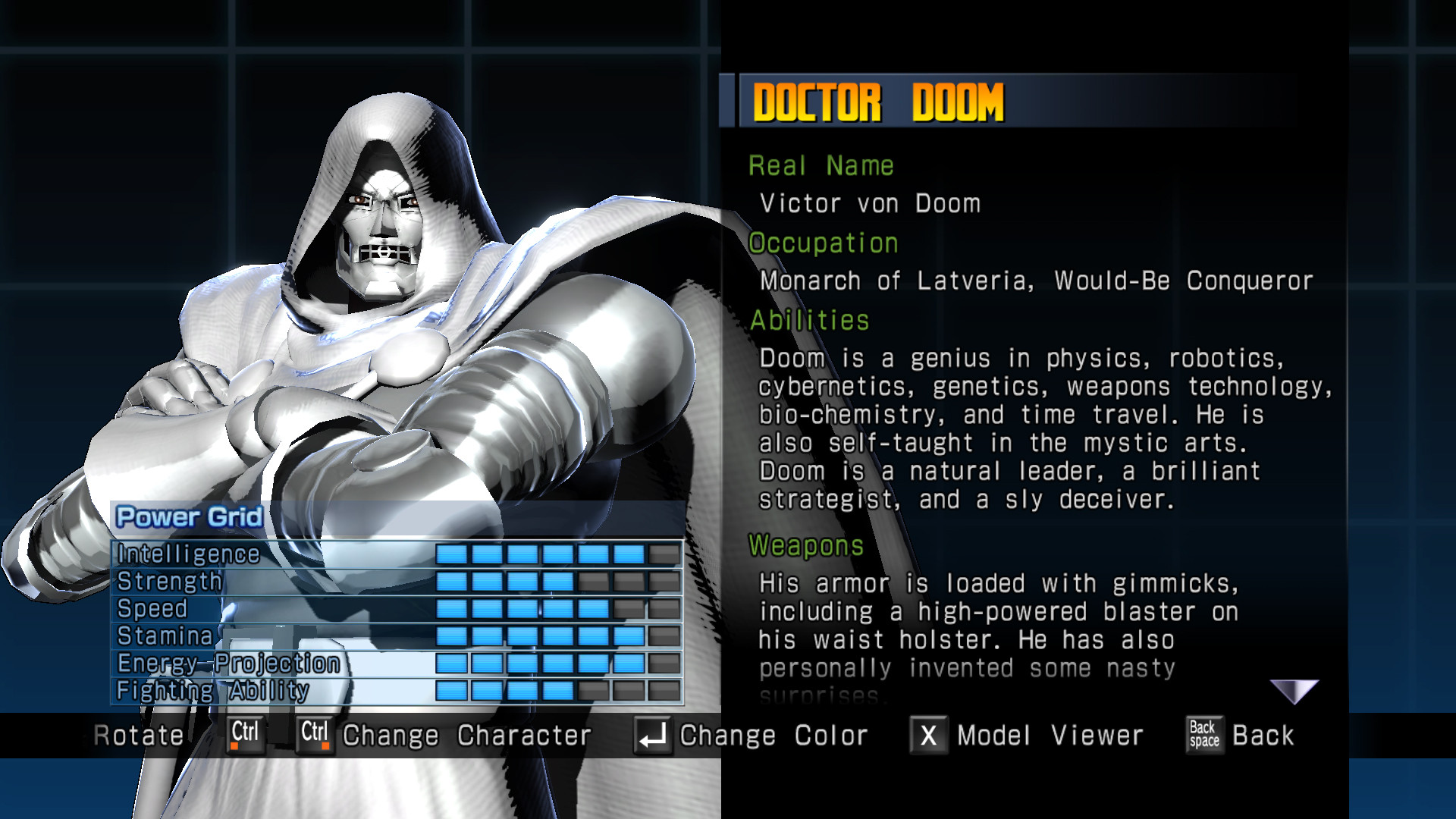Click the X key icon for Model Viewer
This screenshot has width=1456, height=819.
coord(927,734)
